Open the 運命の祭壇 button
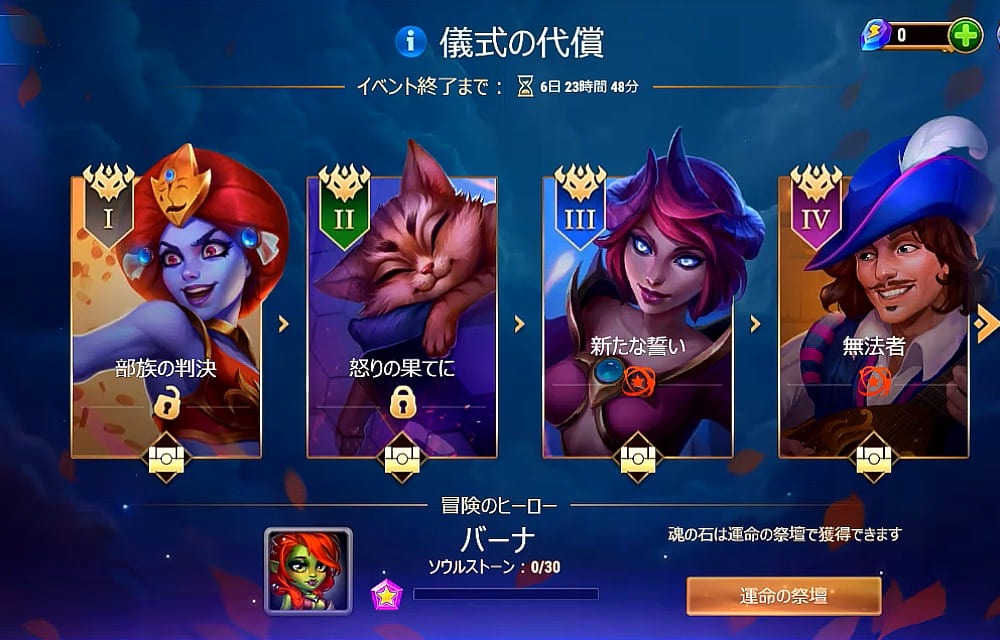Image resolution: width=1000 pixels, height=640 pixels. pyautogui.click(x=783, y=596)
